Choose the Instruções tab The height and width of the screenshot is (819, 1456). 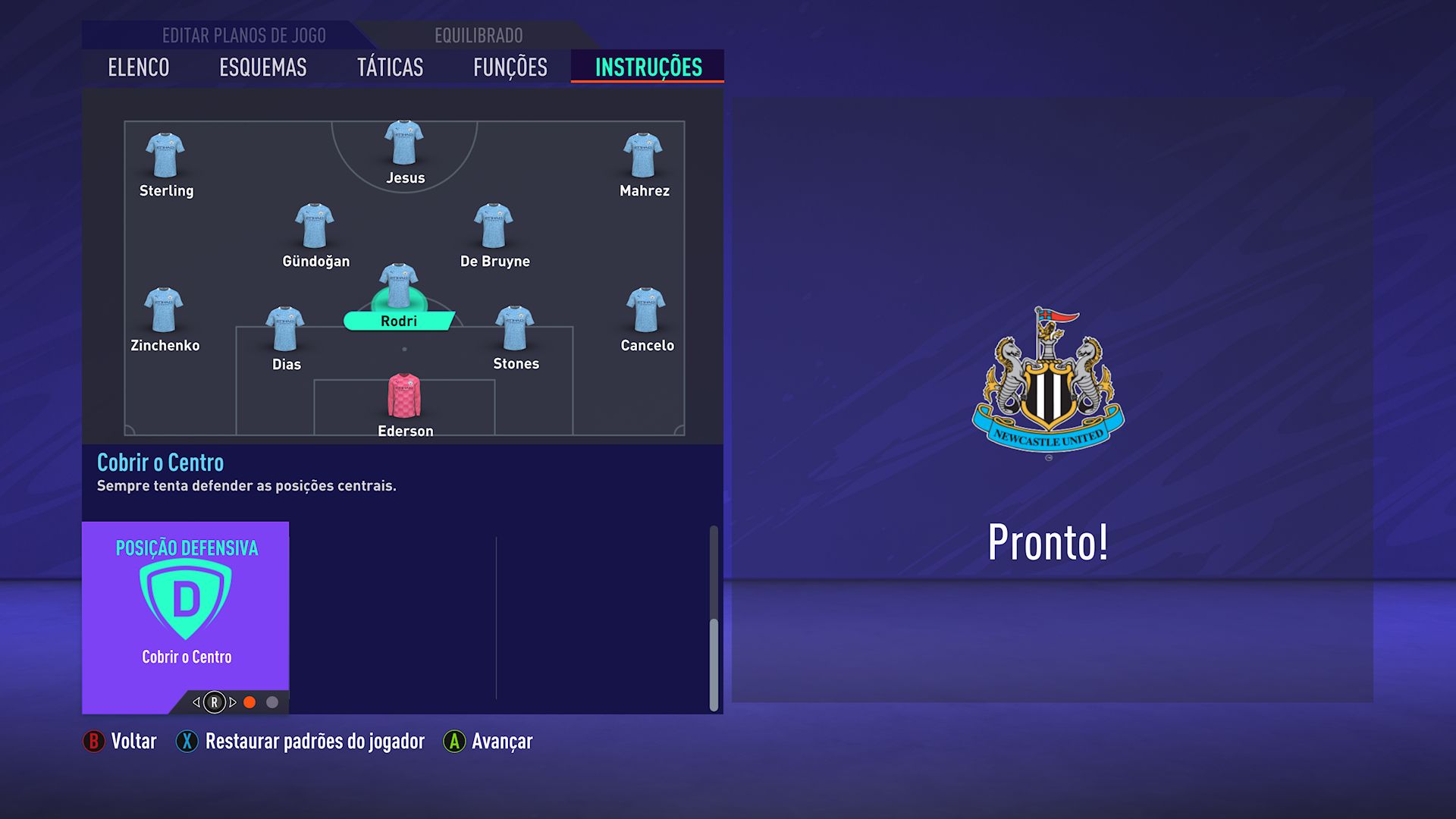click(648, 67)
